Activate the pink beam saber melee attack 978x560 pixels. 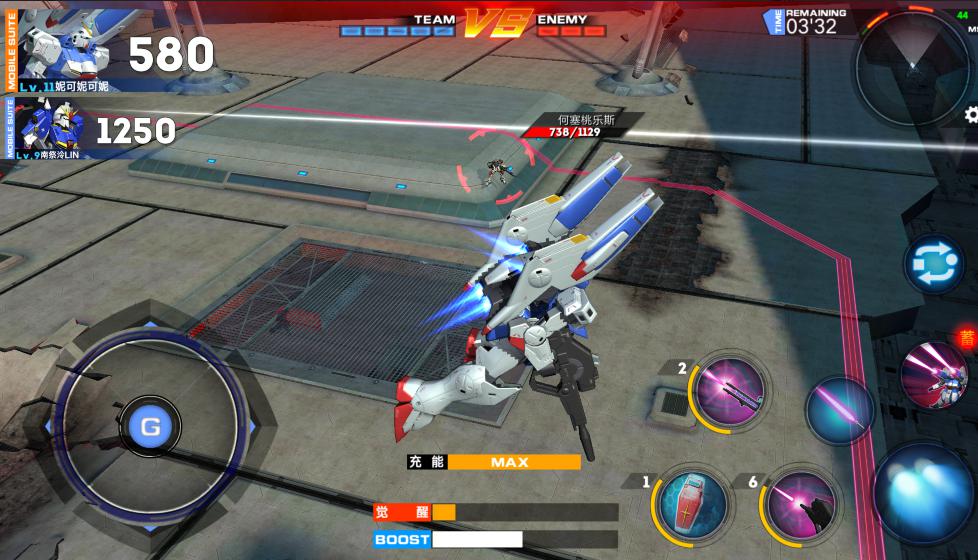[x=839, y=410]
